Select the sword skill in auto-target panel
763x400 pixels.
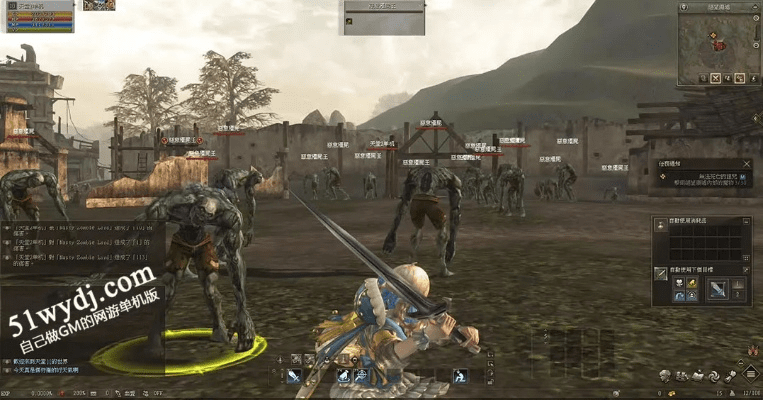click(718, 290)
